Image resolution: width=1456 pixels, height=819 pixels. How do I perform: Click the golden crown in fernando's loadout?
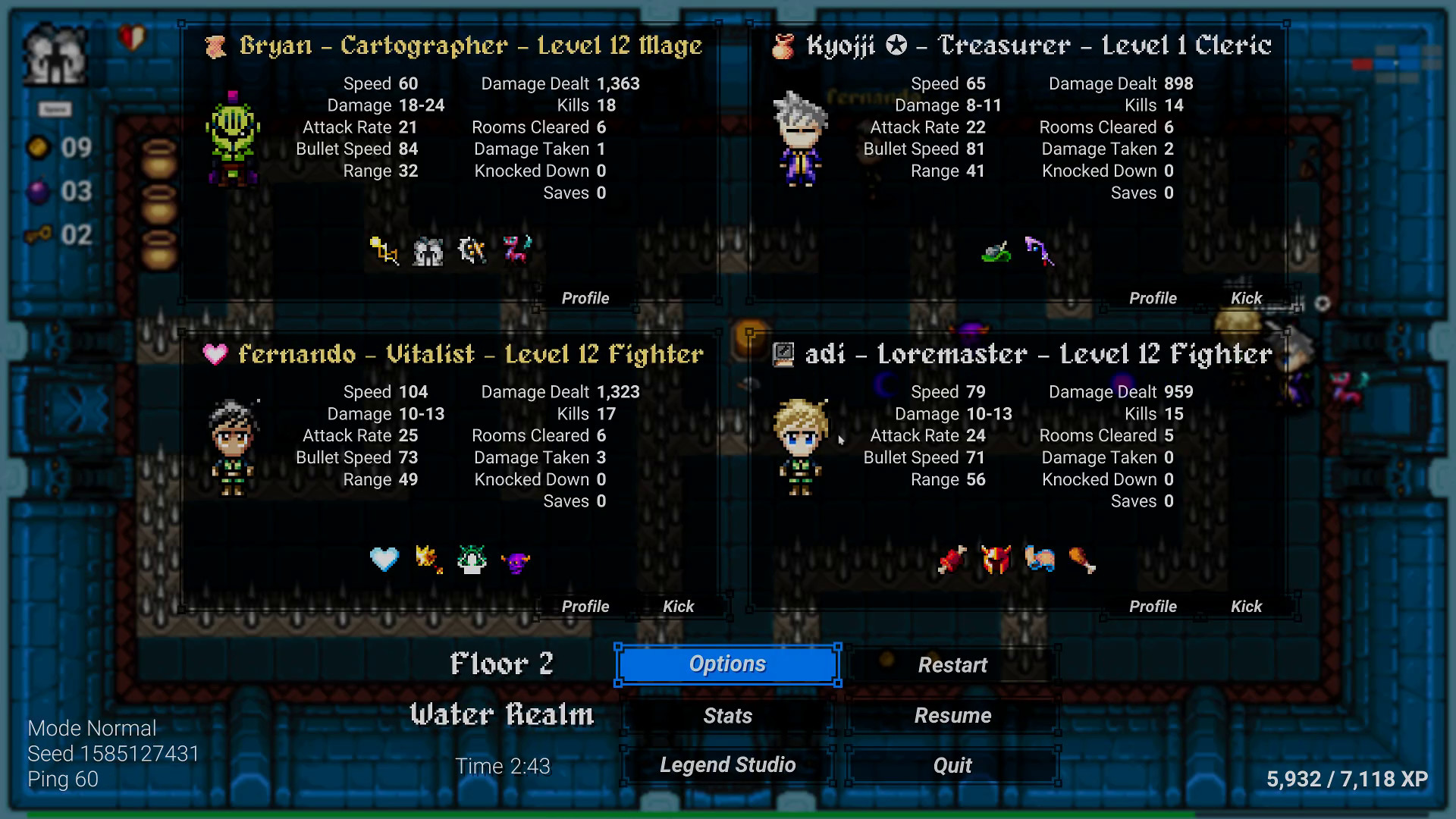(x=427, y=558)
